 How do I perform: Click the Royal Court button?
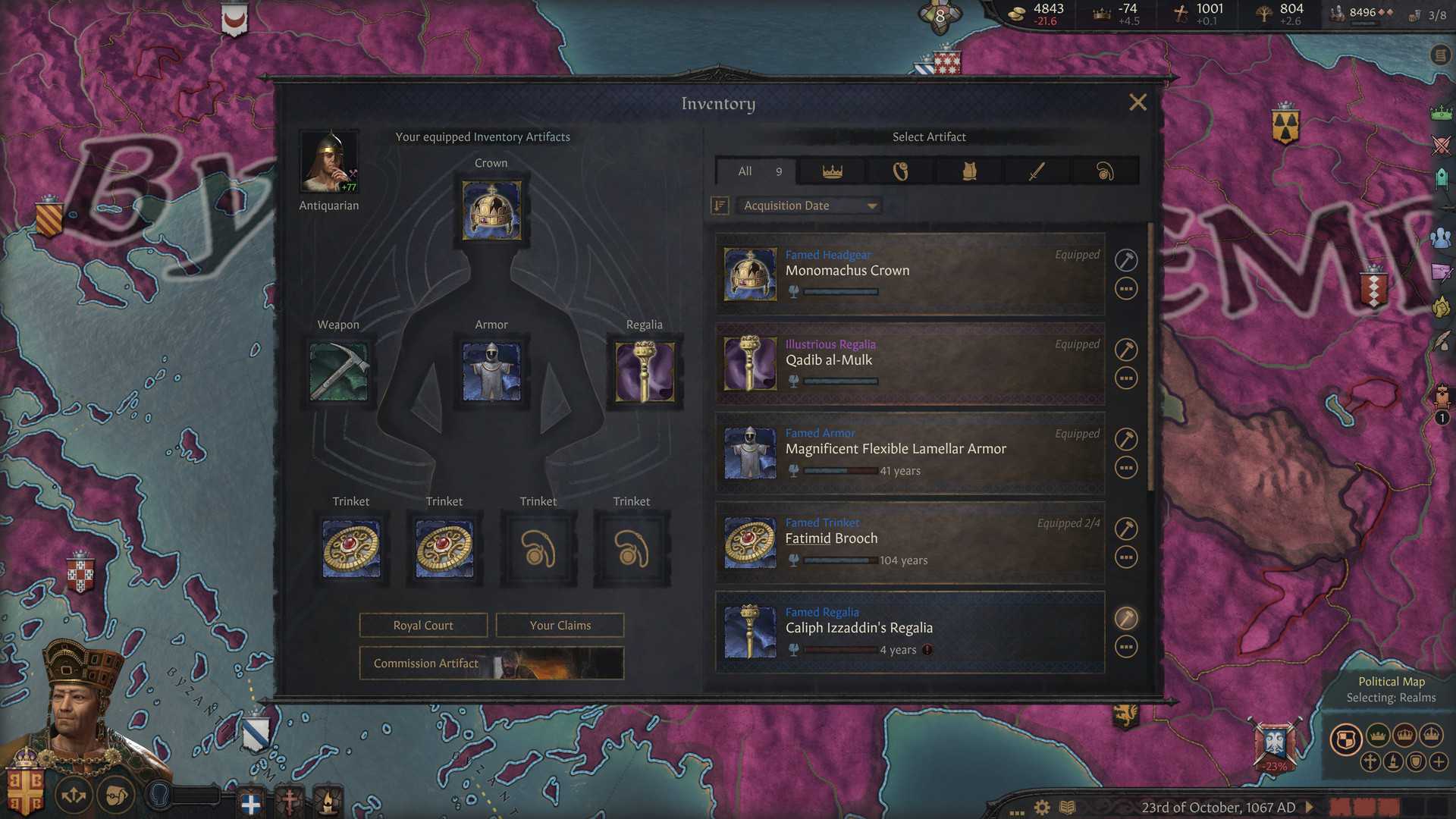422,625
